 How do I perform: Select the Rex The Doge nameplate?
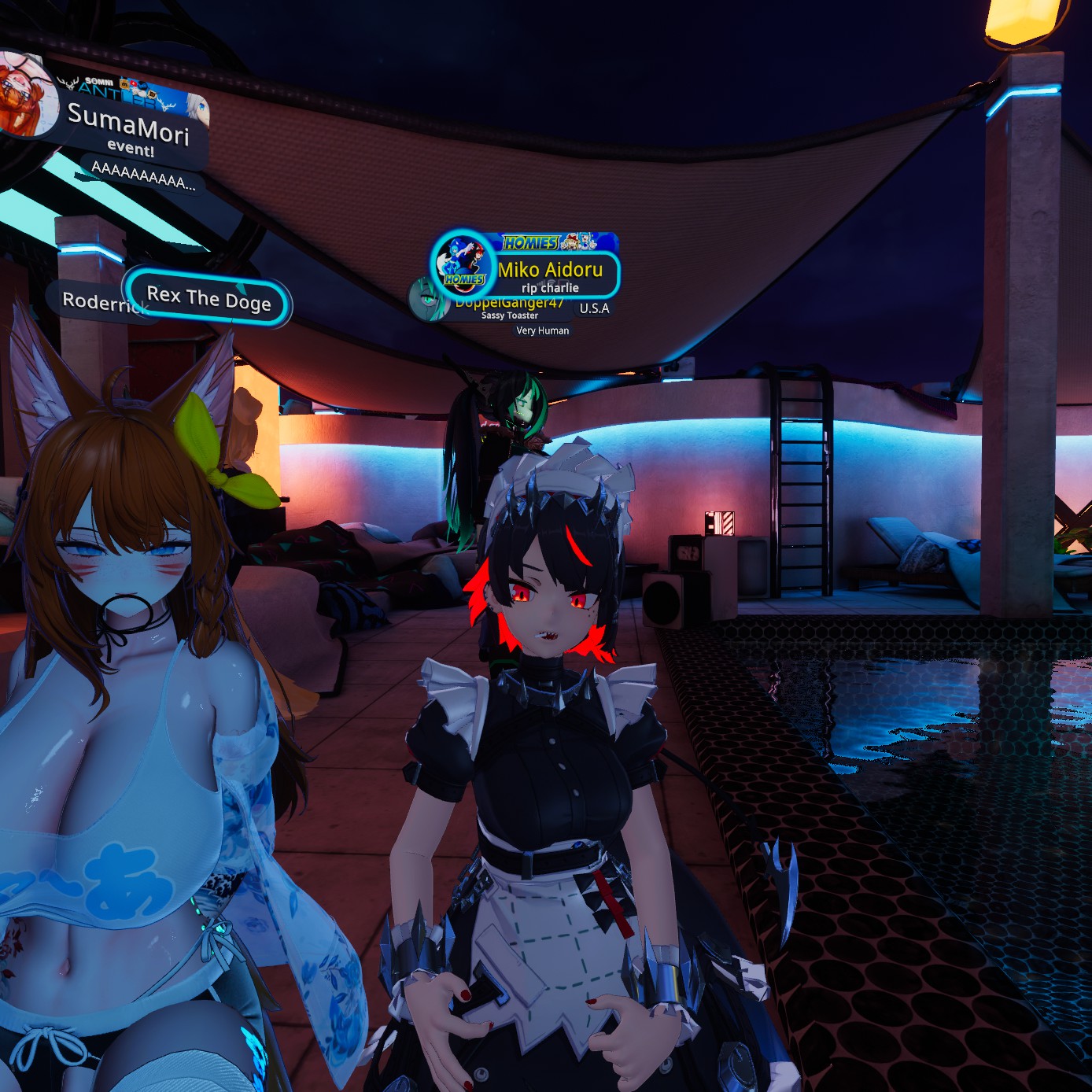208,298
